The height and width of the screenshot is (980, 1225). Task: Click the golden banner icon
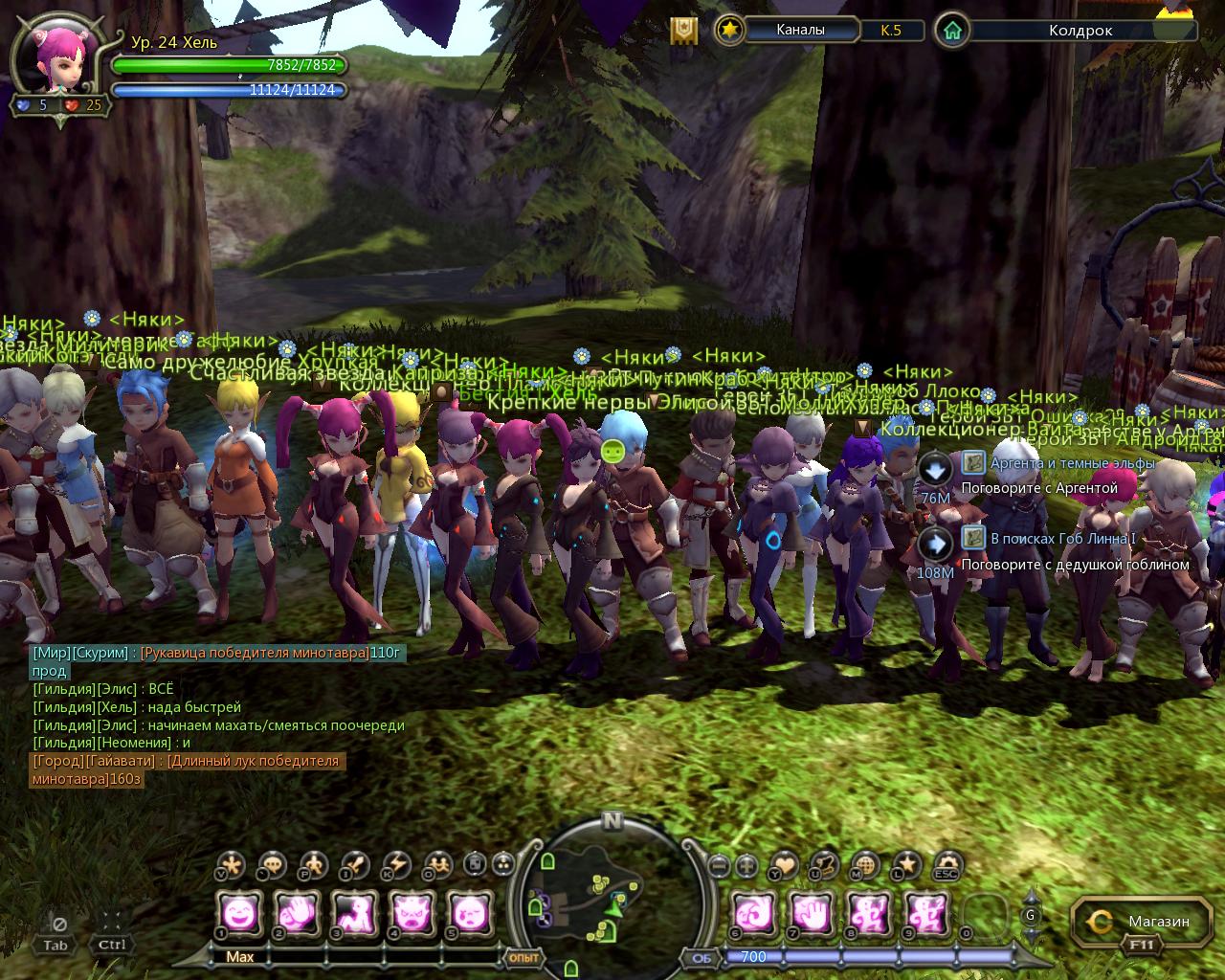(x=682, y=31)
